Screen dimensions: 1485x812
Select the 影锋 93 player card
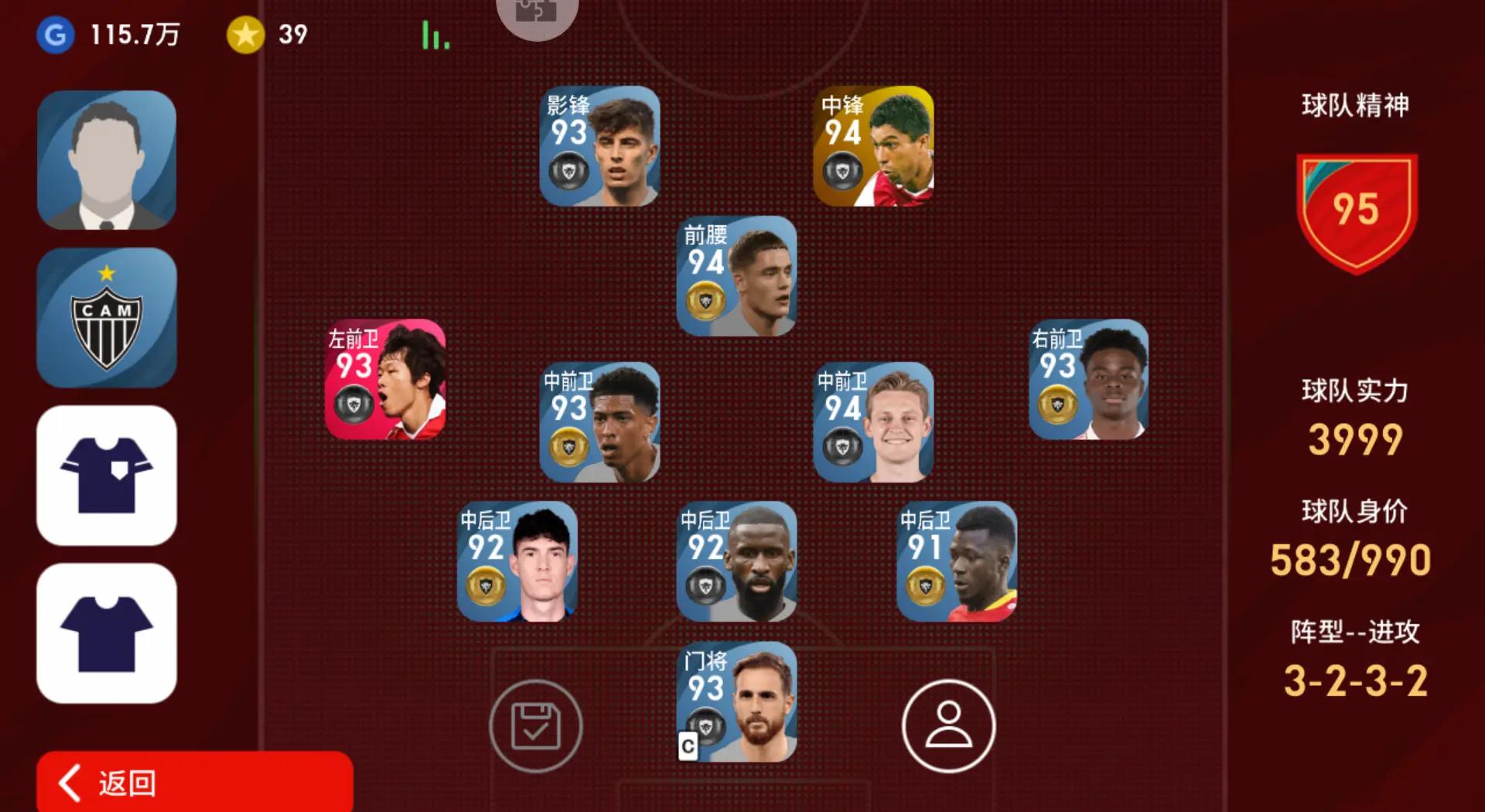pos(599,146)
